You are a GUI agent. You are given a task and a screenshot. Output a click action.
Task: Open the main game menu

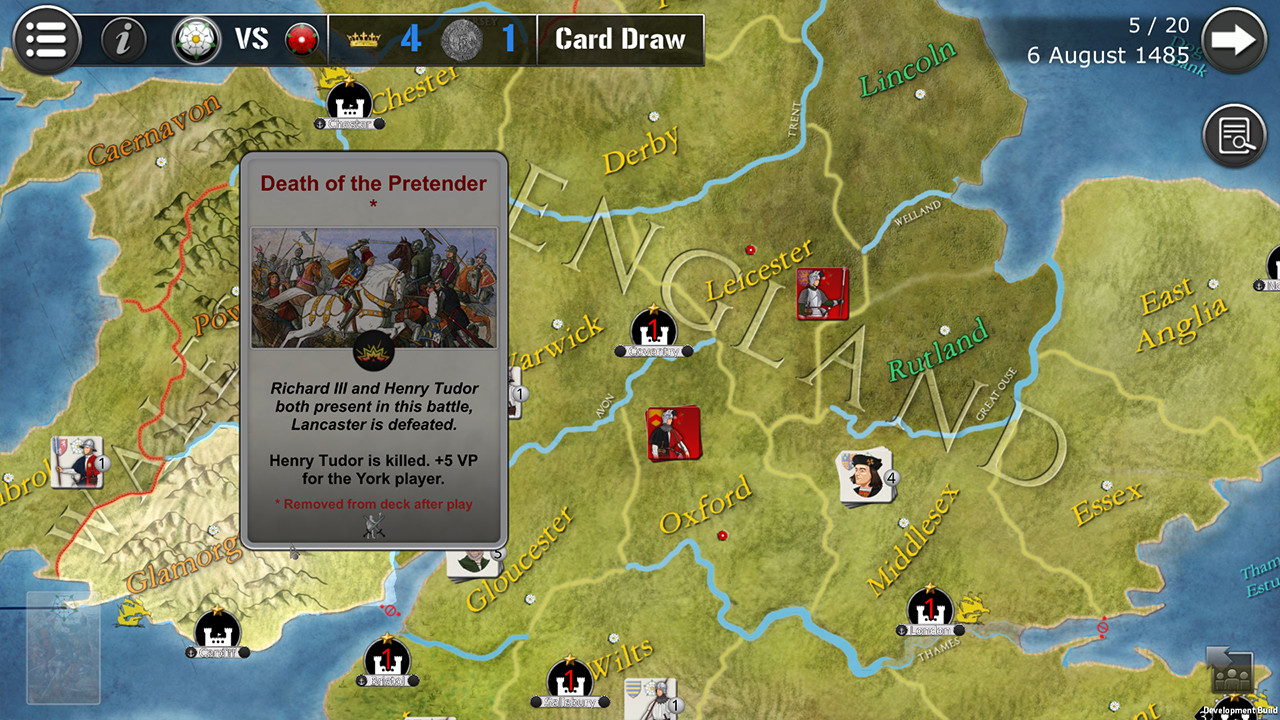46,40
